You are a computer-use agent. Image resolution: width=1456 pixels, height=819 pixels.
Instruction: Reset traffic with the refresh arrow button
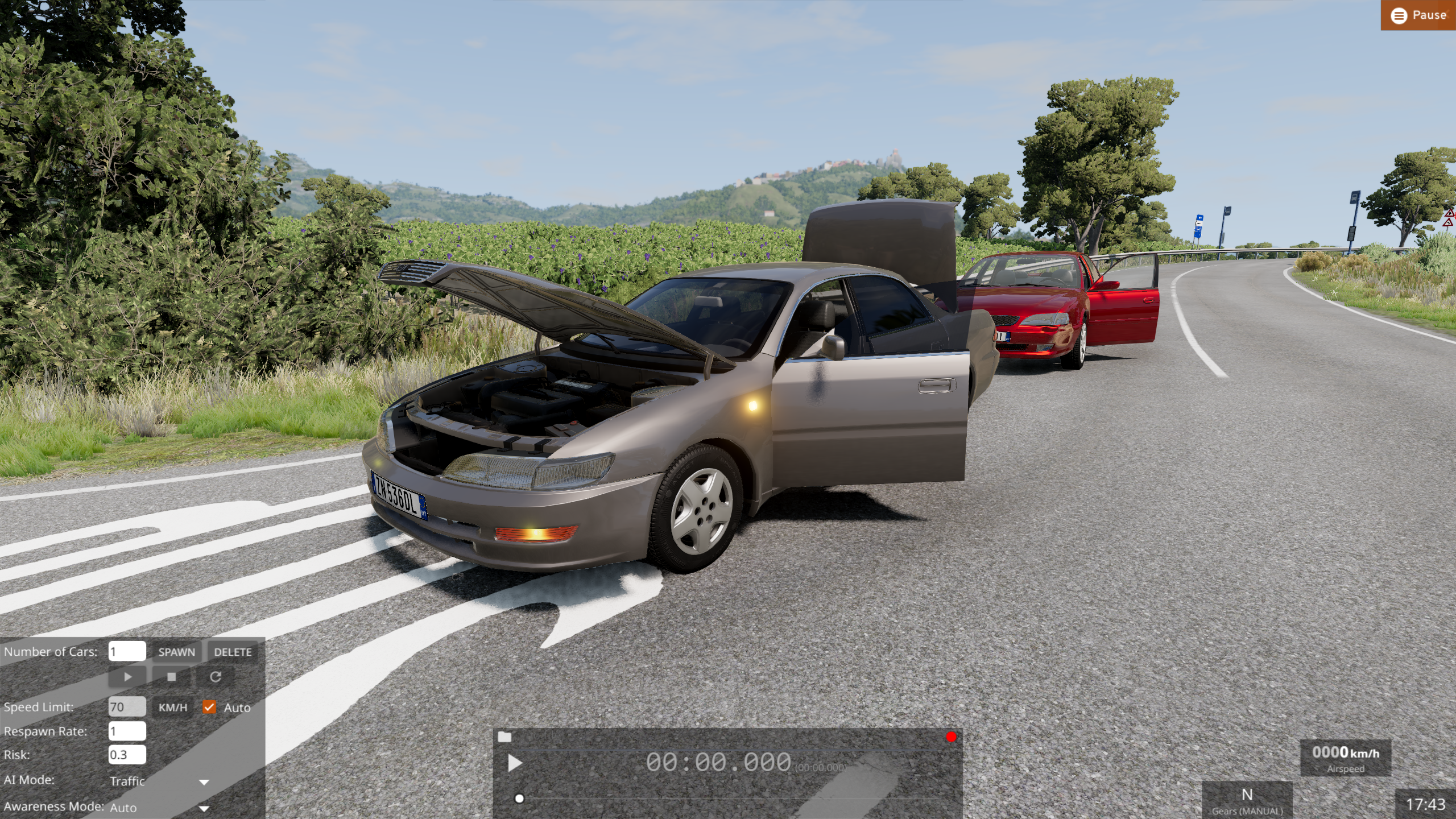pos(215,677)
